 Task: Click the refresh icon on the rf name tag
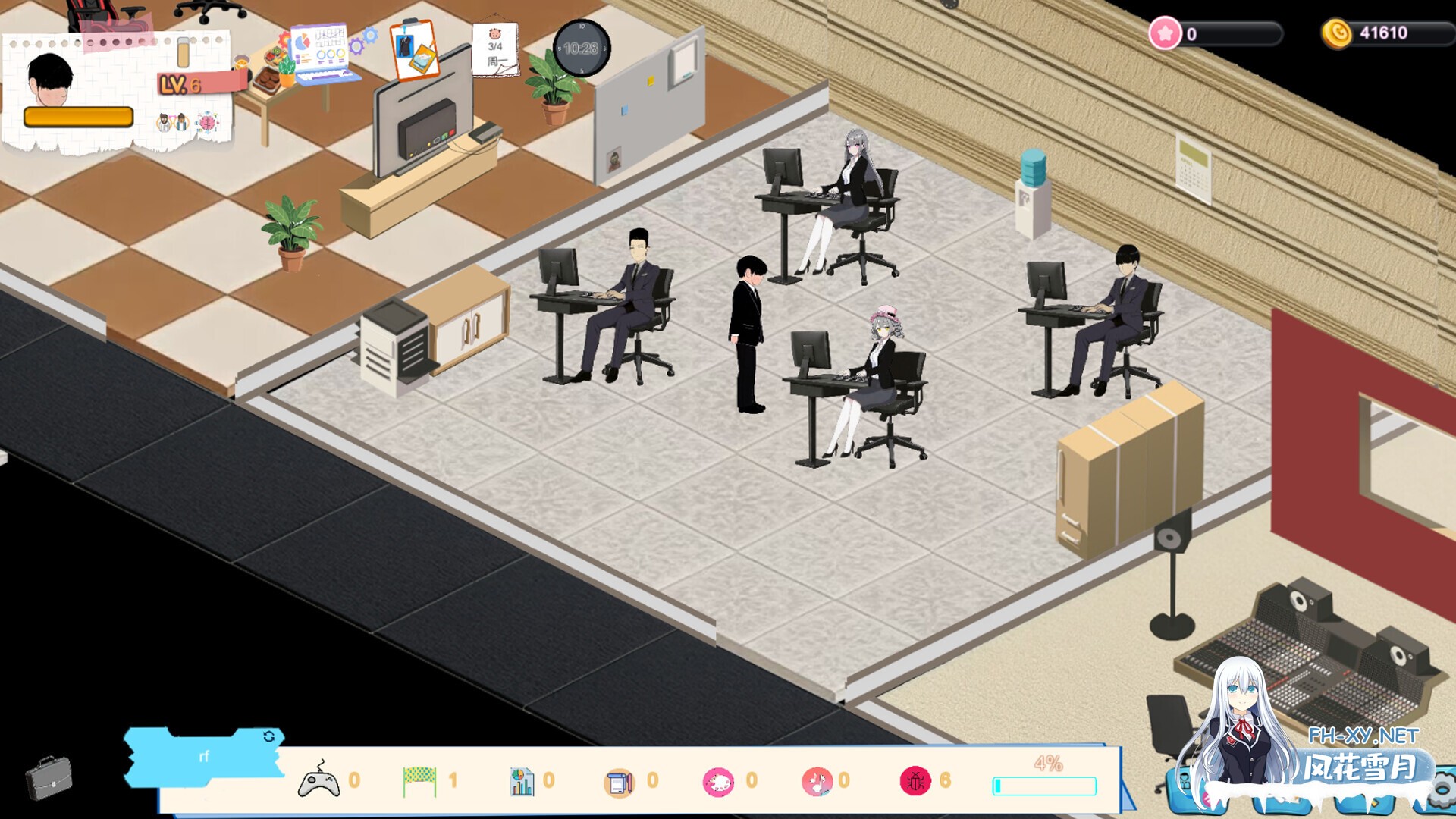pyautogui.click(x=268, y=736)
